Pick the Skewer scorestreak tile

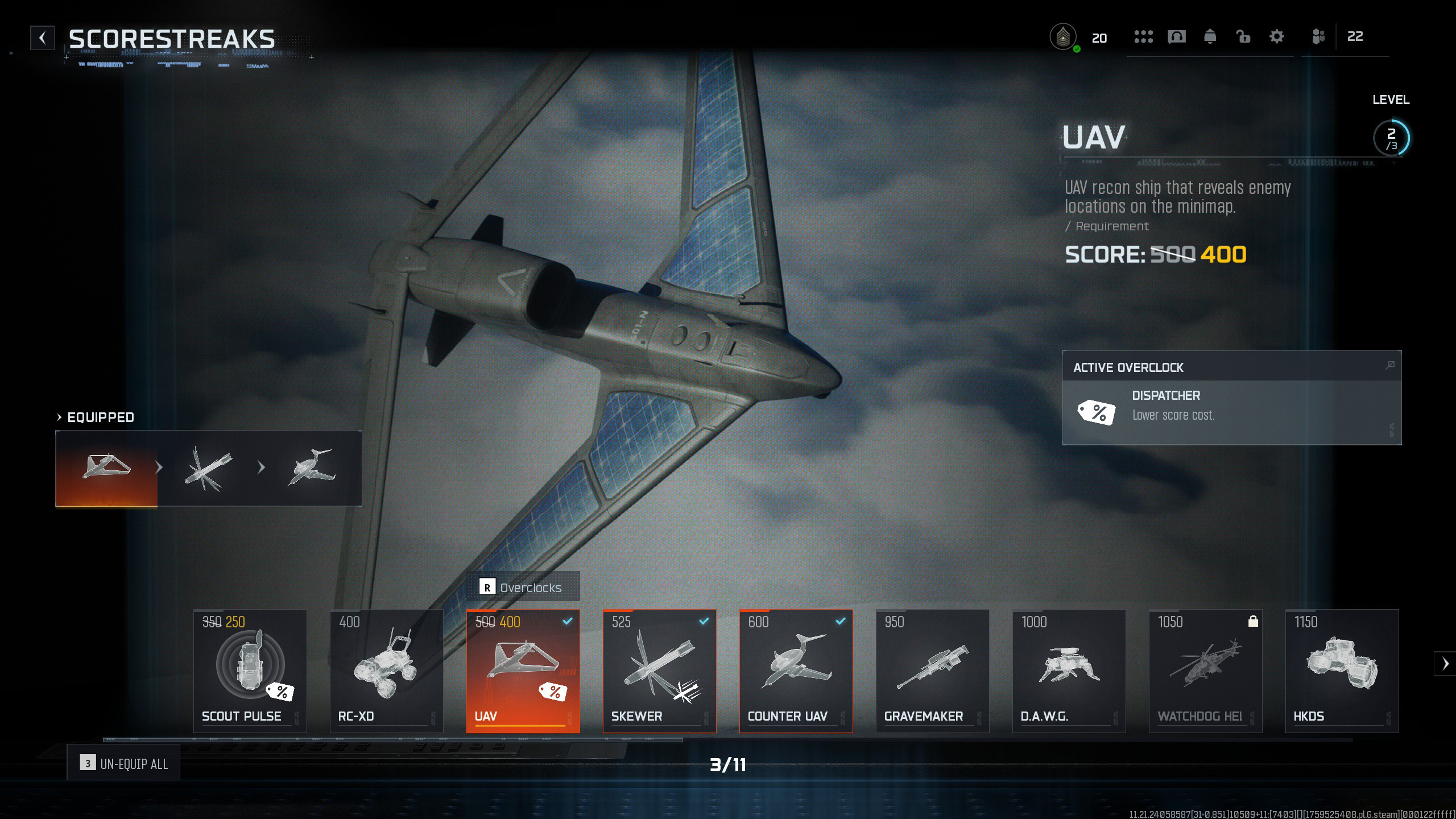(x=660, y=671)
